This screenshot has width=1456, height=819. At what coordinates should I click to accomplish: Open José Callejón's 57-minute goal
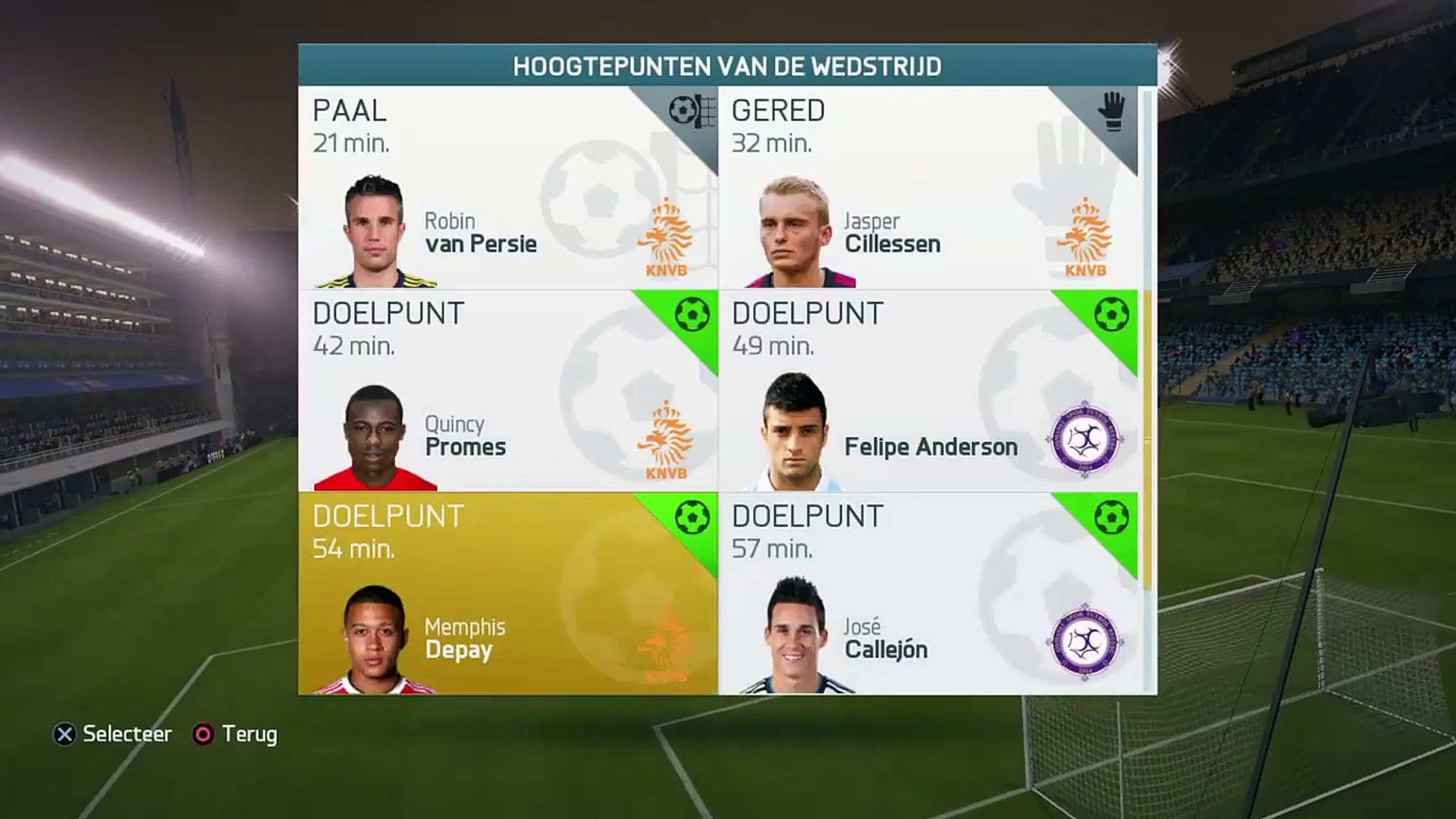coord(927,594)
